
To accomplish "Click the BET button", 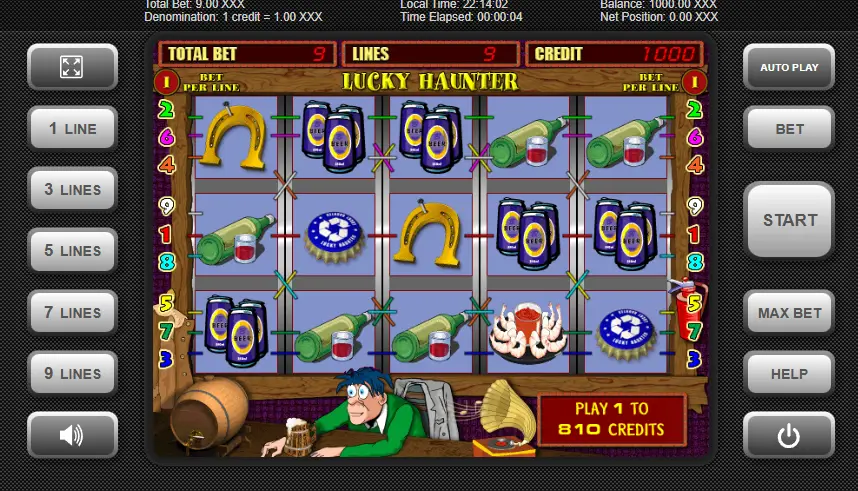I will pyautogui.click(x=788, y=129).
